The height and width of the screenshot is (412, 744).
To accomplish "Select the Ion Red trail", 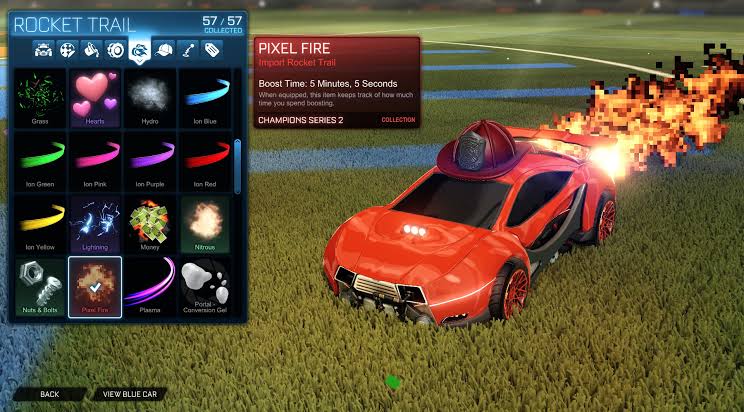I will coord(204,160).
